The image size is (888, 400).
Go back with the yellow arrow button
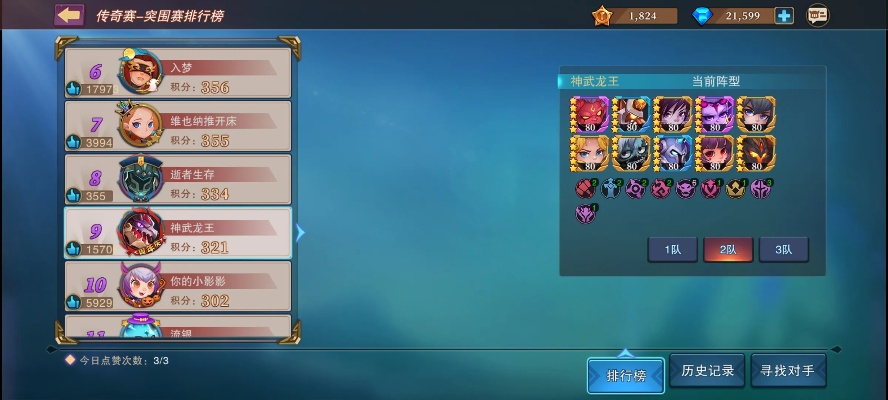click(x=69, y=15)
